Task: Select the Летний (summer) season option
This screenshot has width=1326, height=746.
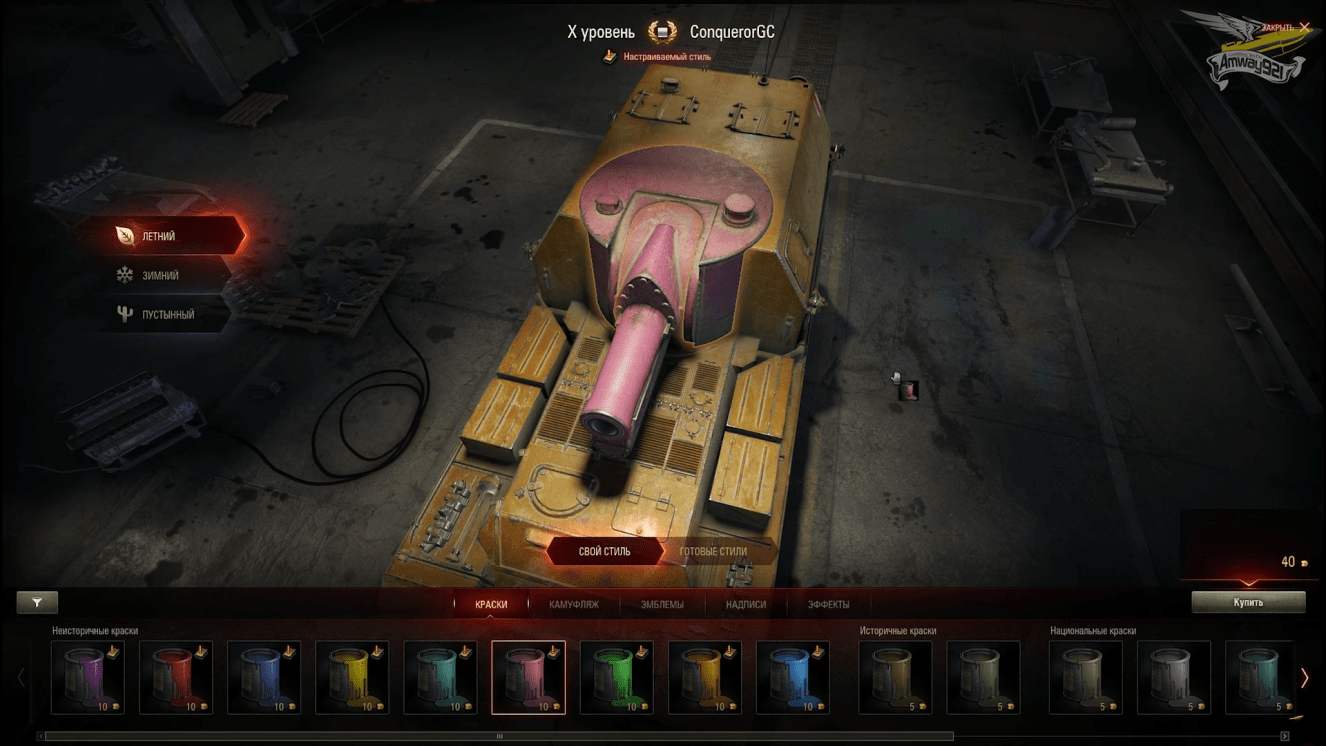Action: point(160,236)
